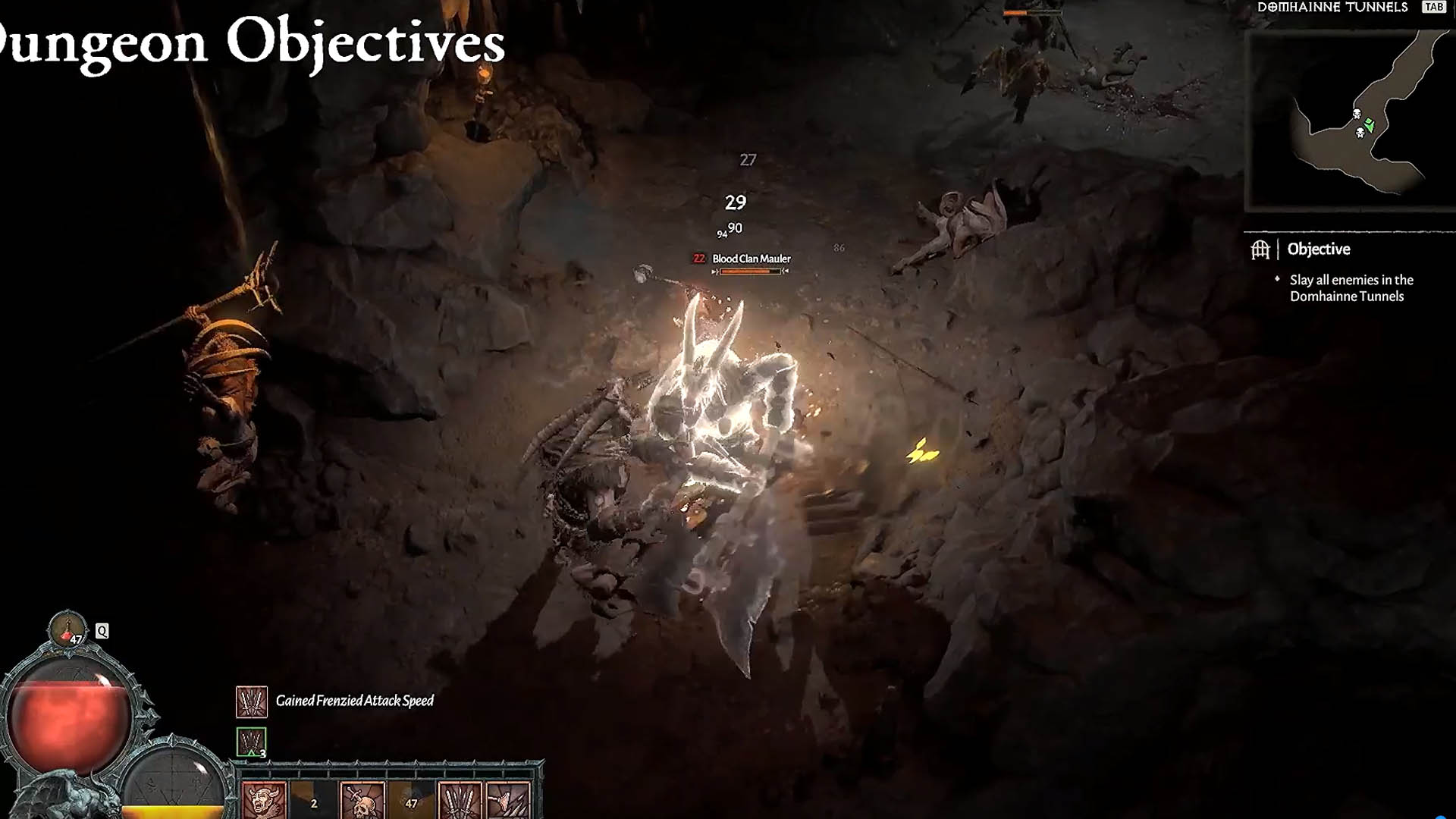Image resolution: width=1456 pixels, height=819 pixels.
Task: Click the Slay all enemies objective text
Action: click(1351, 288)
